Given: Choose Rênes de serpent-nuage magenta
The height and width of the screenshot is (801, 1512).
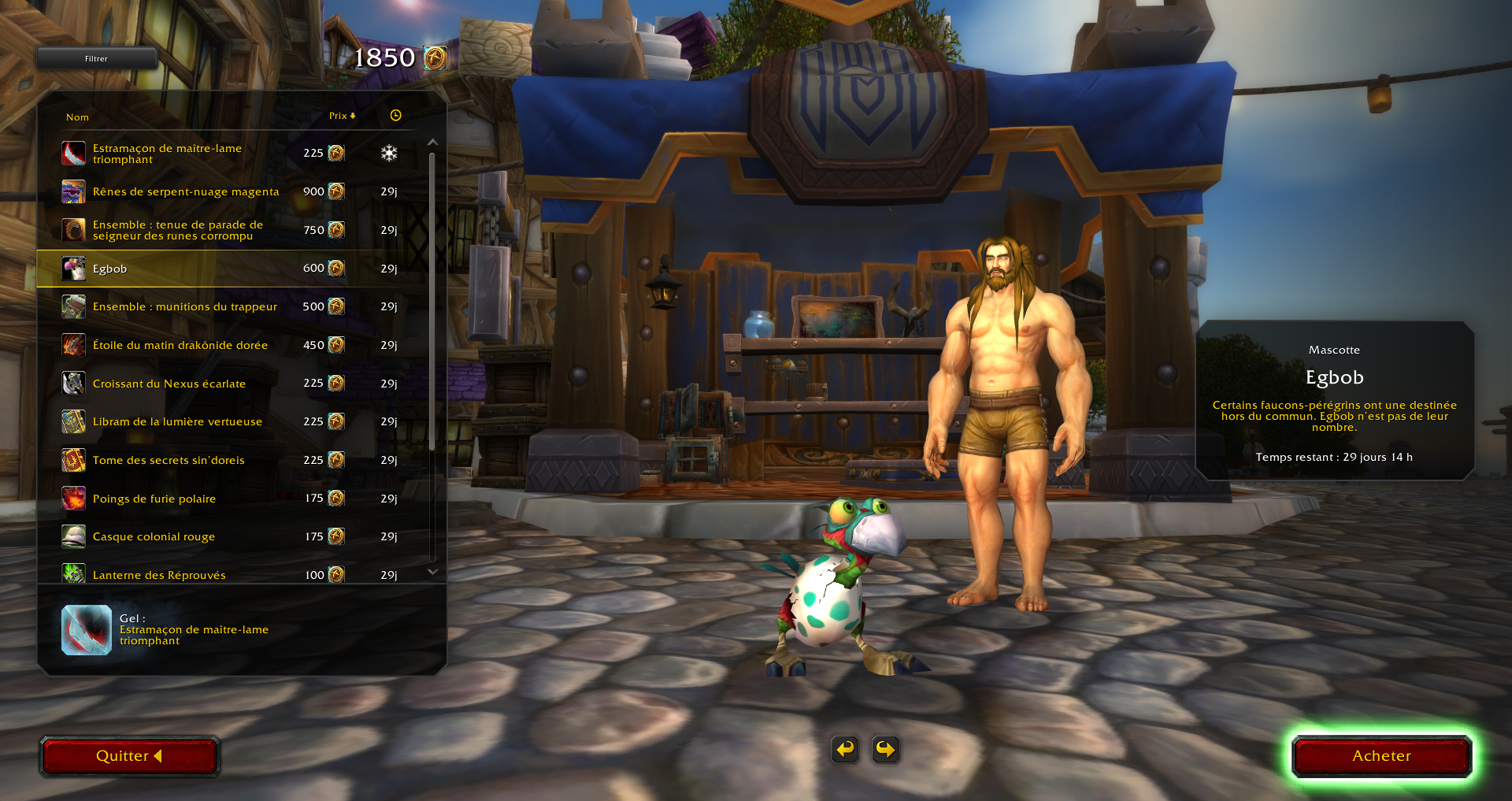Looking at the screenshot, I should click(186, 191).
